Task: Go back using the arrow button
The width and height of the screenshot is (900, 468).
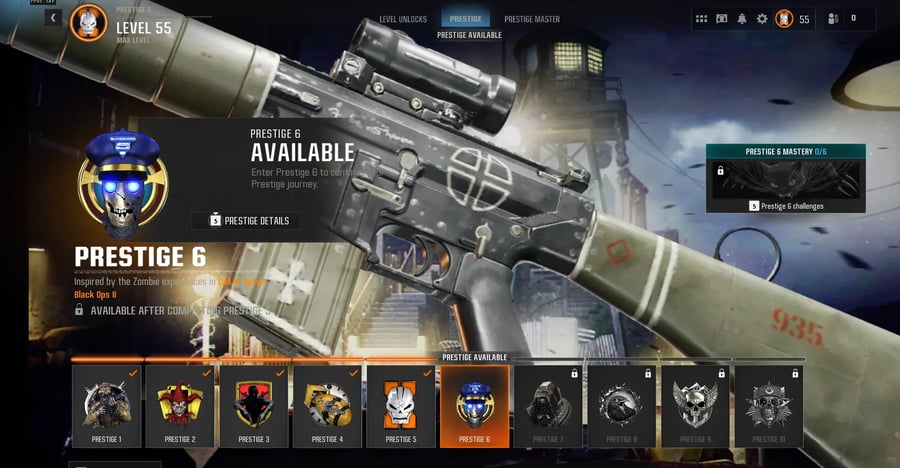Action: tap(53, 17)
